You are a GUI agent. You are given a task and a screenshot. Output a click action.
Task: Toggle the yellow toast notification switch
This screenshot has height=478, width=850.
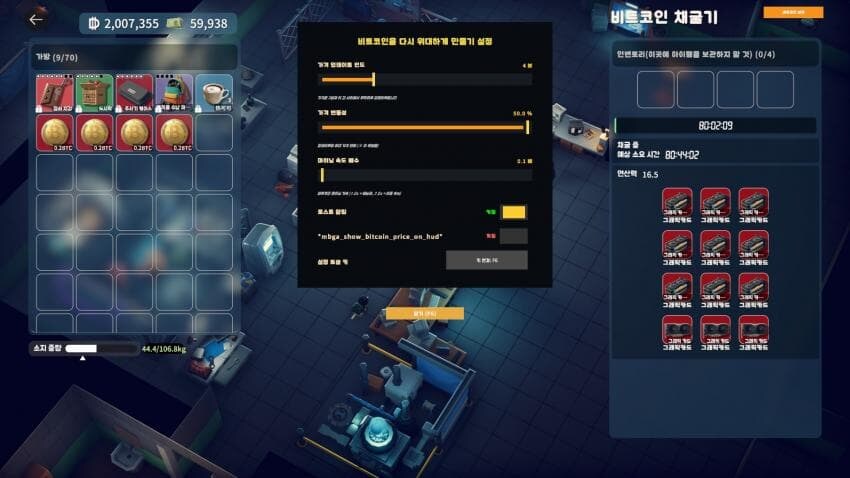(513, 212)
